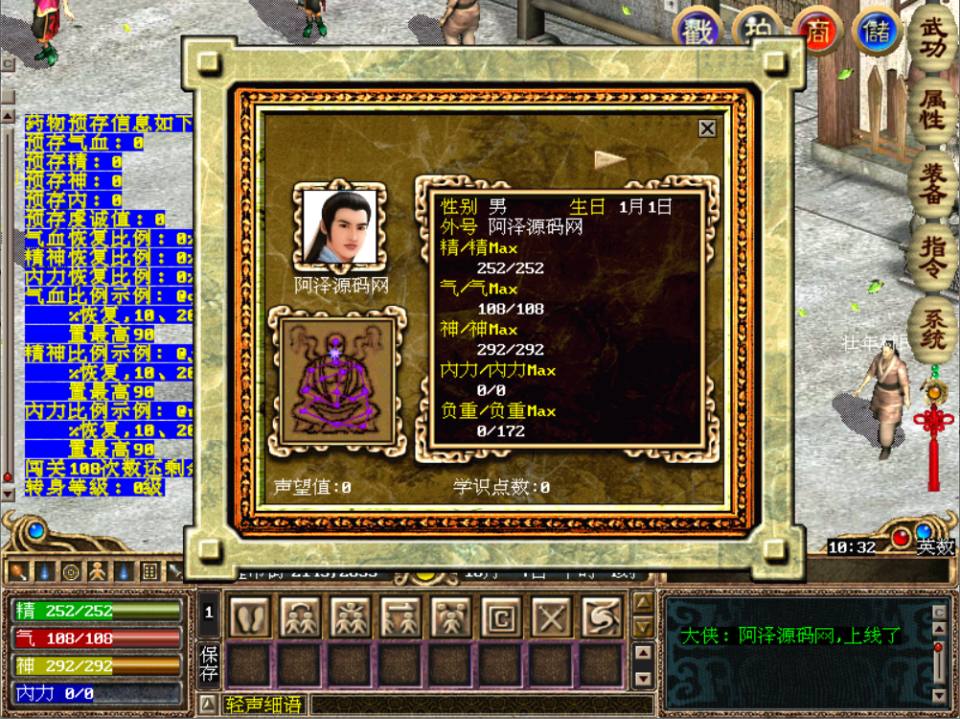960x719 pixels.
Task: Click the meridian body diagram
Action: tap(337, 381)
